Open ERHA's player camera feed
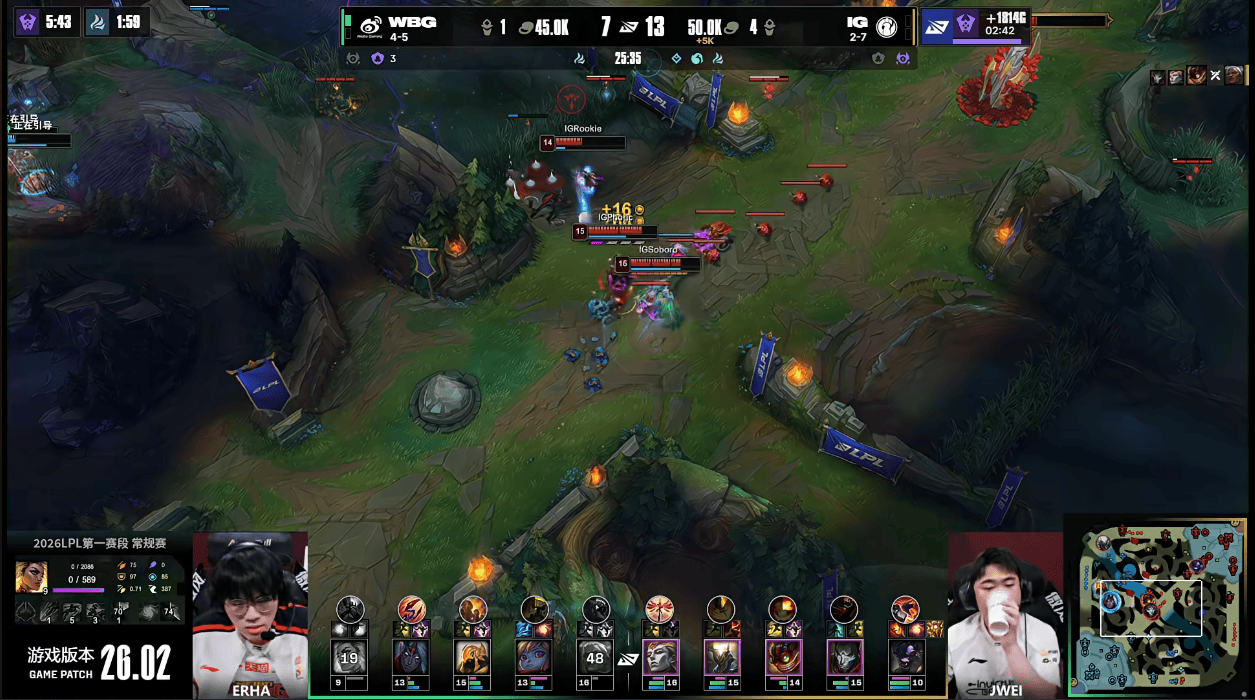The width and height of the screenshot is (1255, 700). click(250, 615)
